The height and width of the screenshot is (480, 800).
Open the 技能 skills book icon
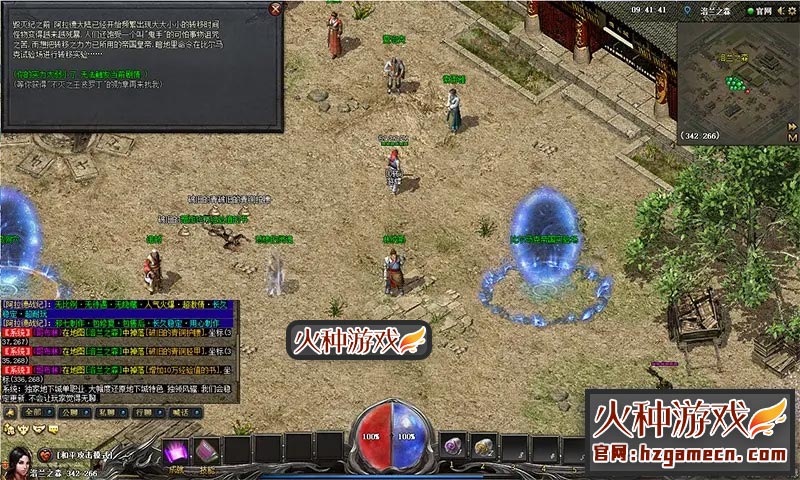tap(207, 451)
